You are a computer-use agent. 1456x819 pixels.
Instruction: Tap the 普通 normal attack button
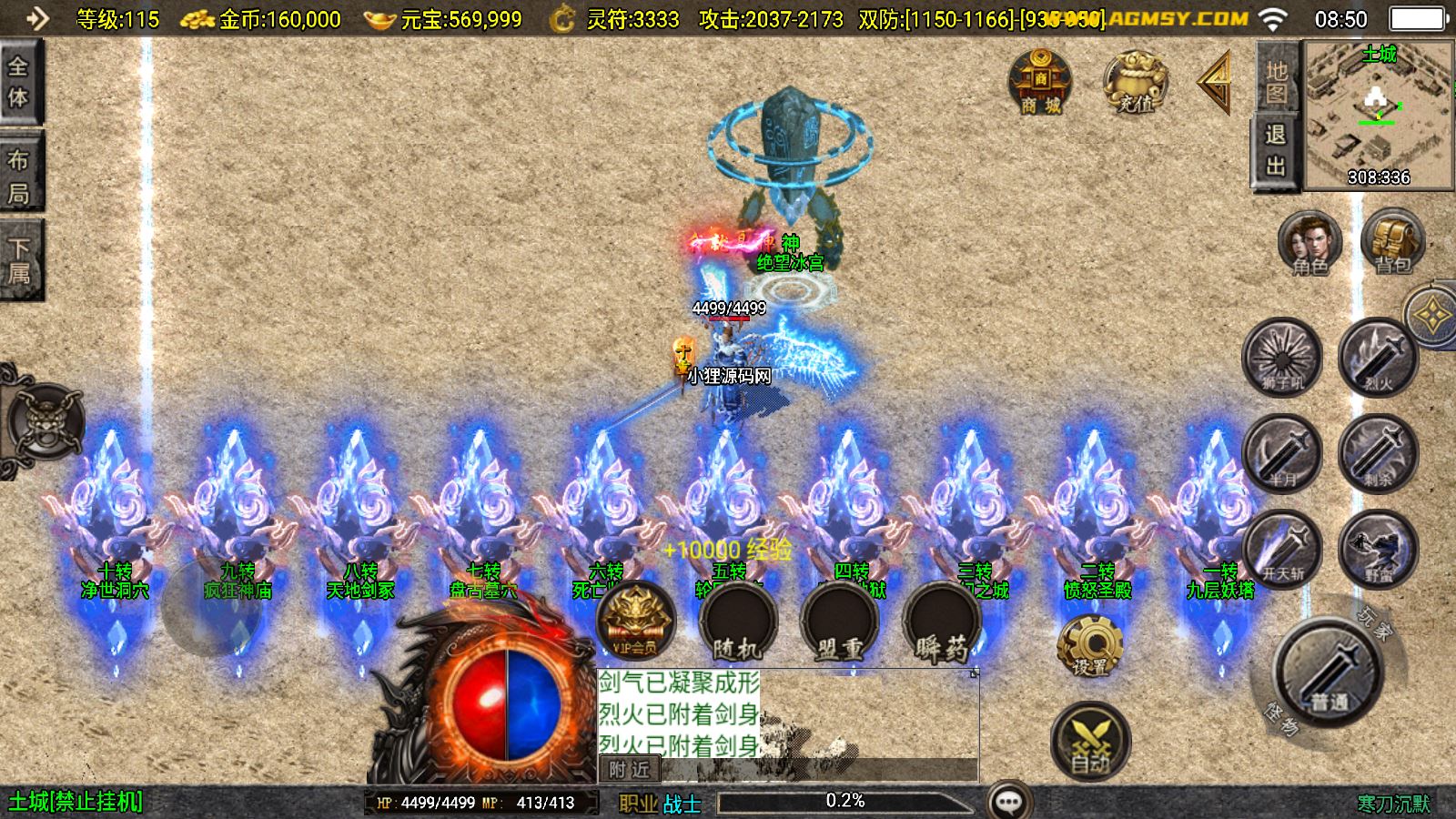pyautogui.click(x=1329, y=672)
